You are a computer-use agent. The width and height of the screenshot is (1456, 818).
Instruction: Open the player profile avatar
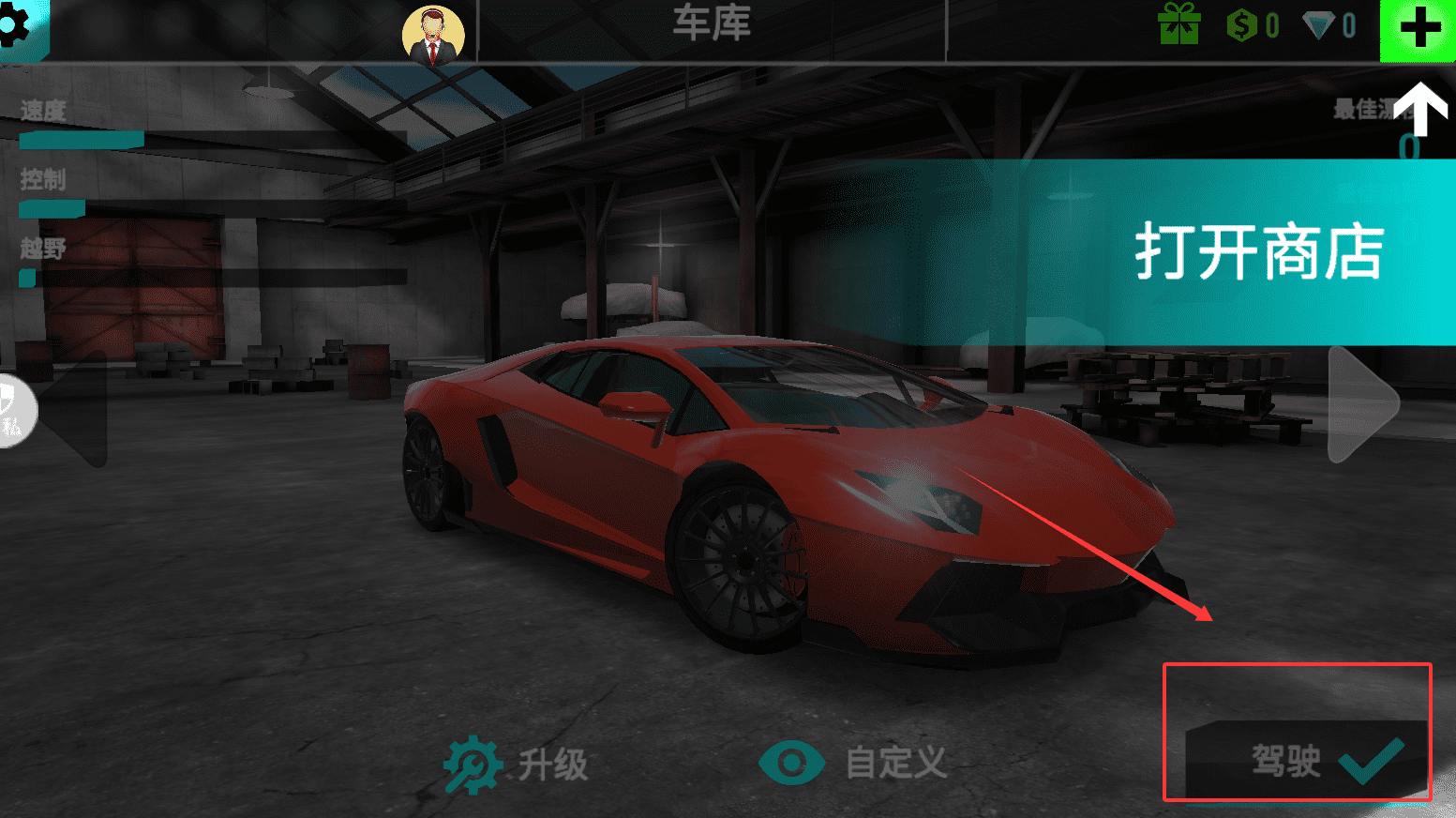pyautogui.click(x=433, y=36)
